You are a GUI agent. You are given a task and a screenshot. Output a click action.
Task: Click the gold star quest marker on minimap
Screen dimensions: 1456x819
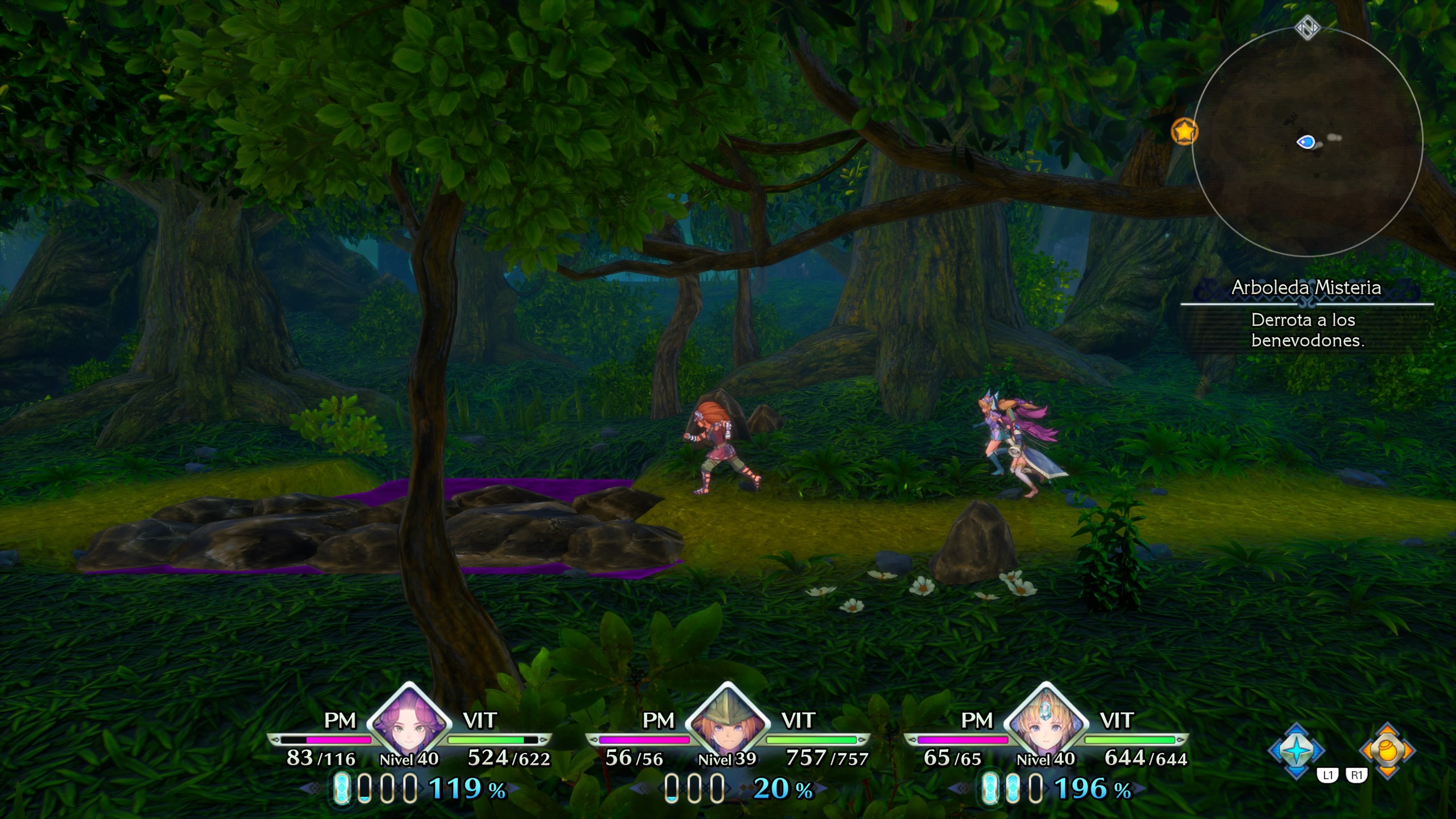tap(1185, 130)
